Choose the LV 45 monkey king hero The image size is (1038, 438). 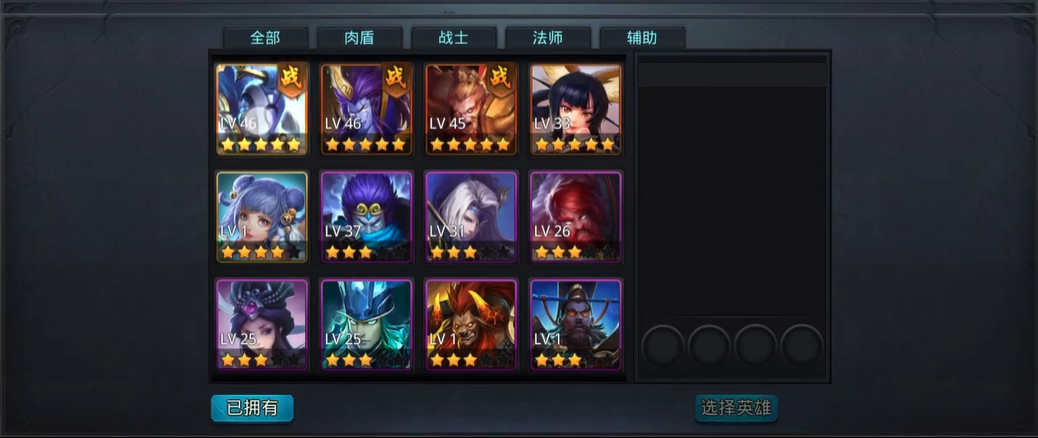coord(471,109)
